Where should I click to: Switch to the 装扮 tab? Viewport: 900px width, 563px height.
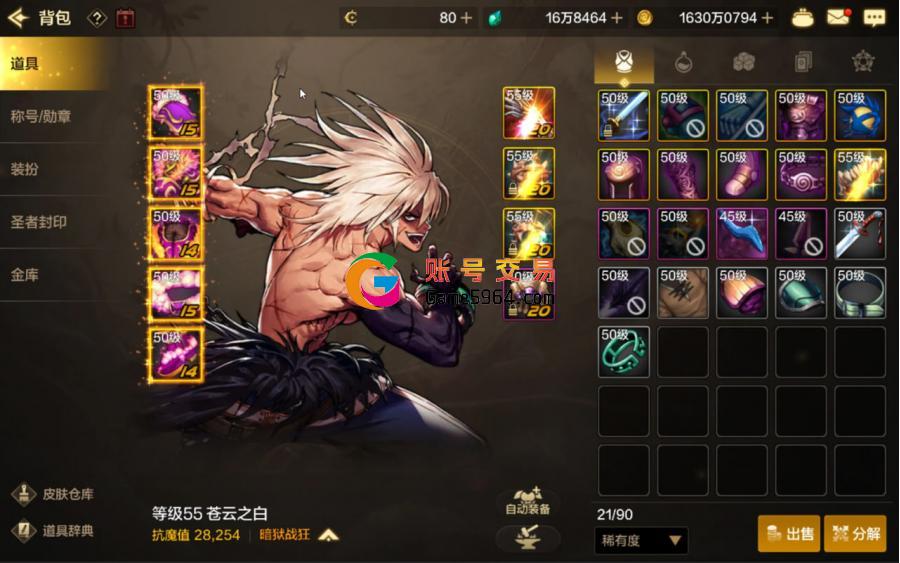[25, 169]
